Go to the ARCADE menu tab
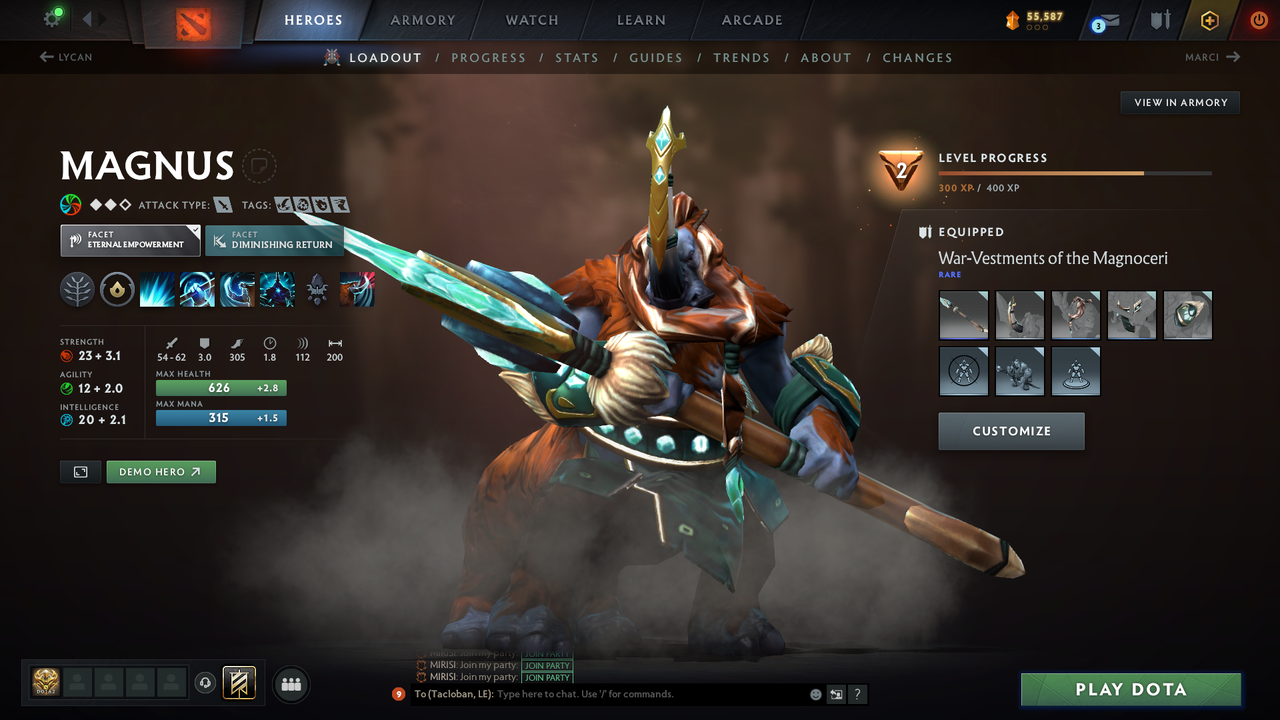This screenshot has height=720, width=1280. pos(751,20)
